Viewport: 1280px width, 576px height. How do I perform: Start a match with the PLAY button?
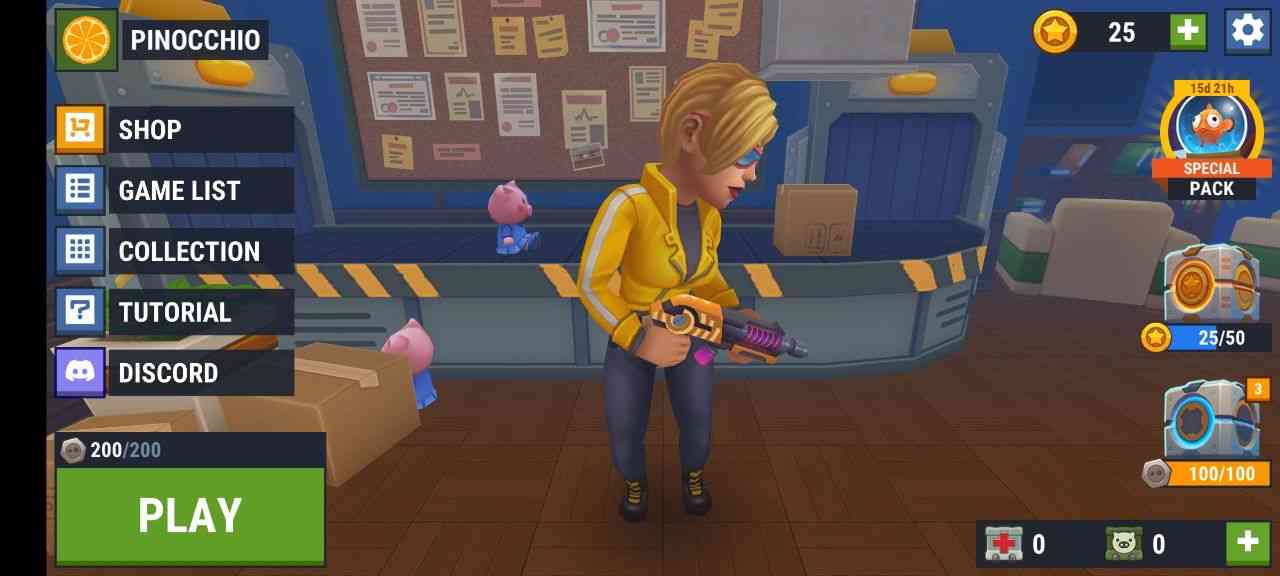pos(190,515)
